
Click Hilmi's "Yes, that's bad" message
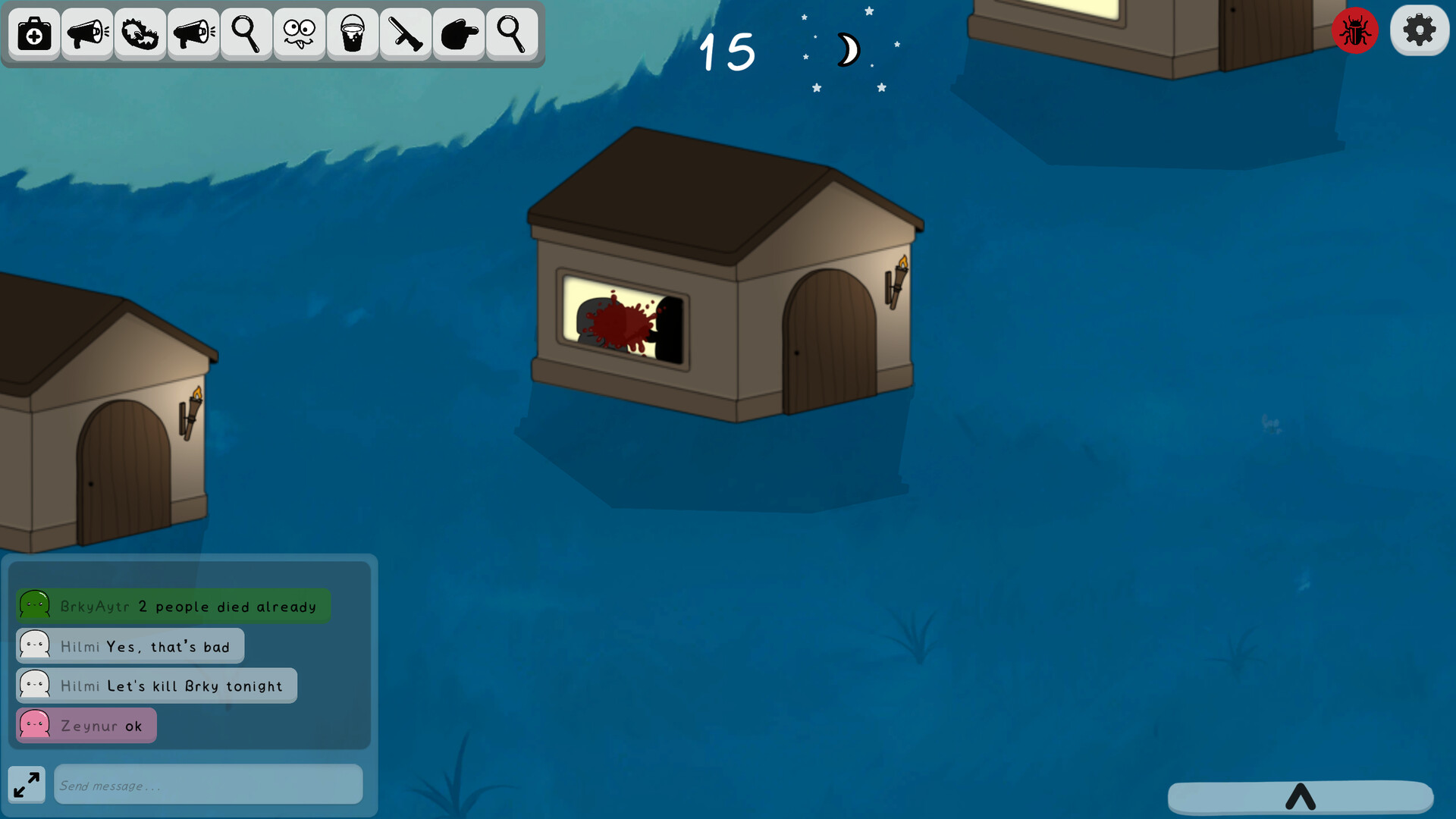point(130,647)
